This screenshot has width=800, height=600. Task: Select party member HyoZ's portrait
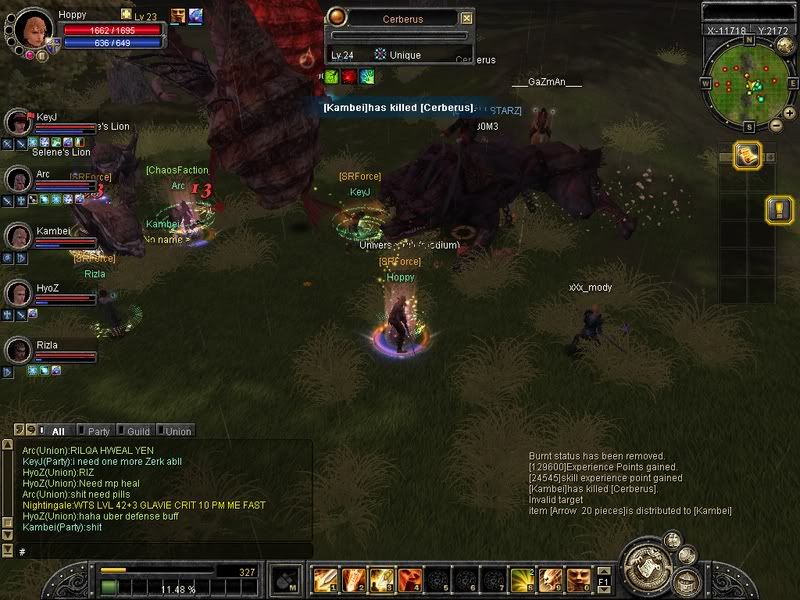[x=19, y=293]
